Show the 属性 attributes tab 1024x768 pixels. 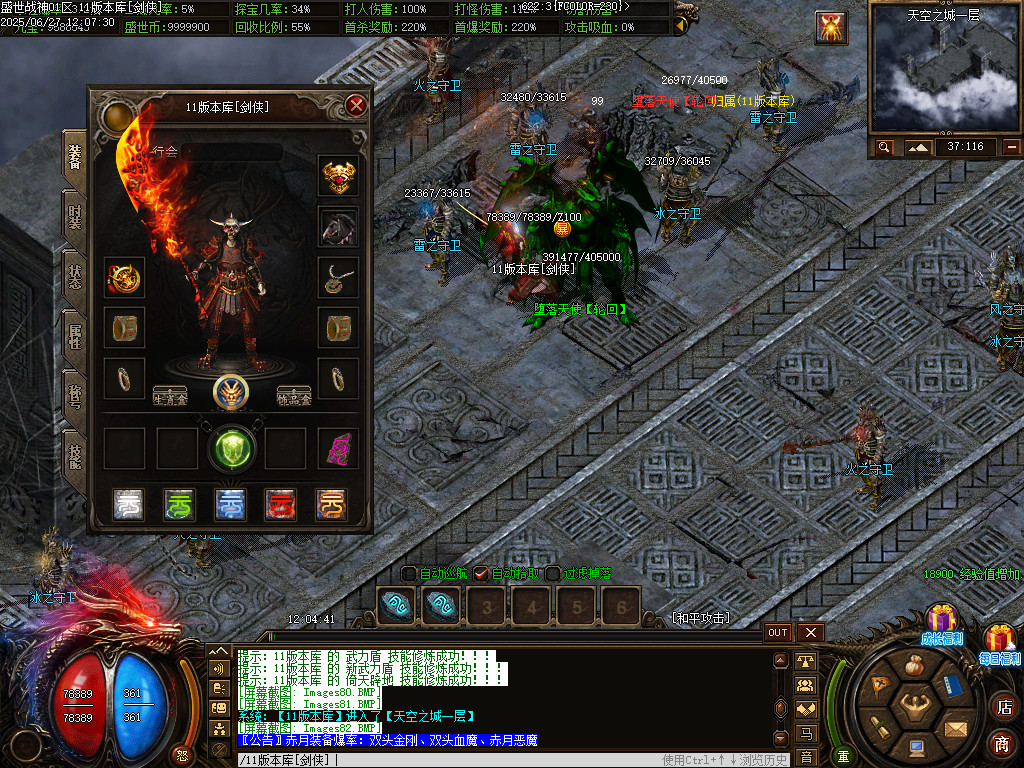[75, 336]
